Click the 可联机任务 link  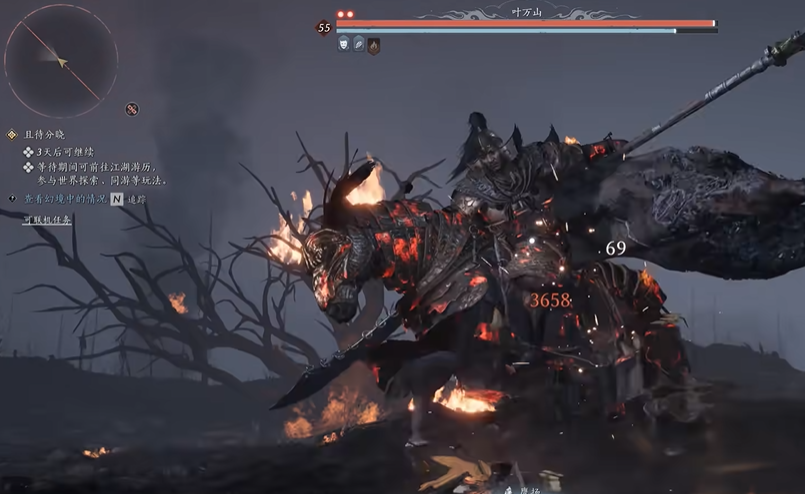pyautogui.click(x=47, y=219)
